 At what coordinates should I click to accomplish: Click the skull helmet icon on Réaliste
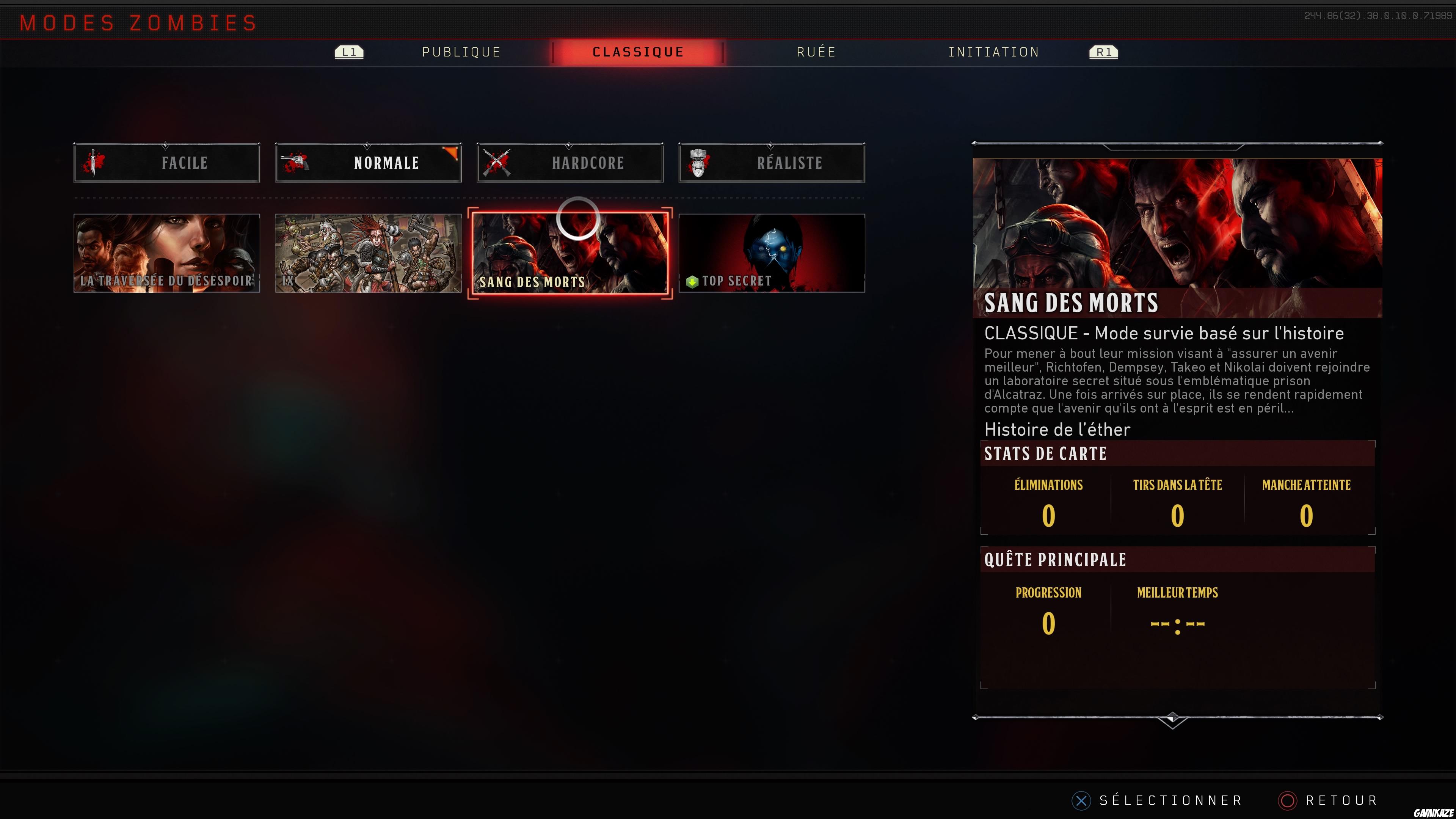point(698,163)
